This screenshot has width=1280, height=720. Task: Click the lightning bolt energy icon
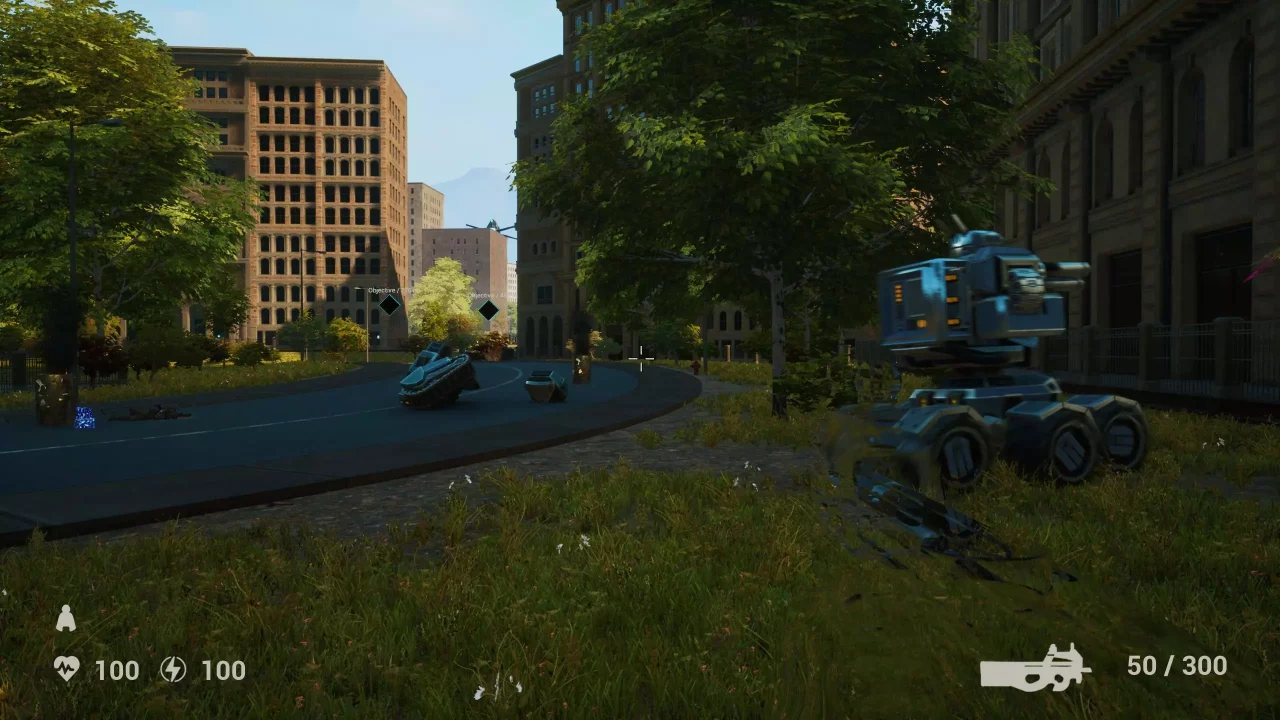point(173,669)
